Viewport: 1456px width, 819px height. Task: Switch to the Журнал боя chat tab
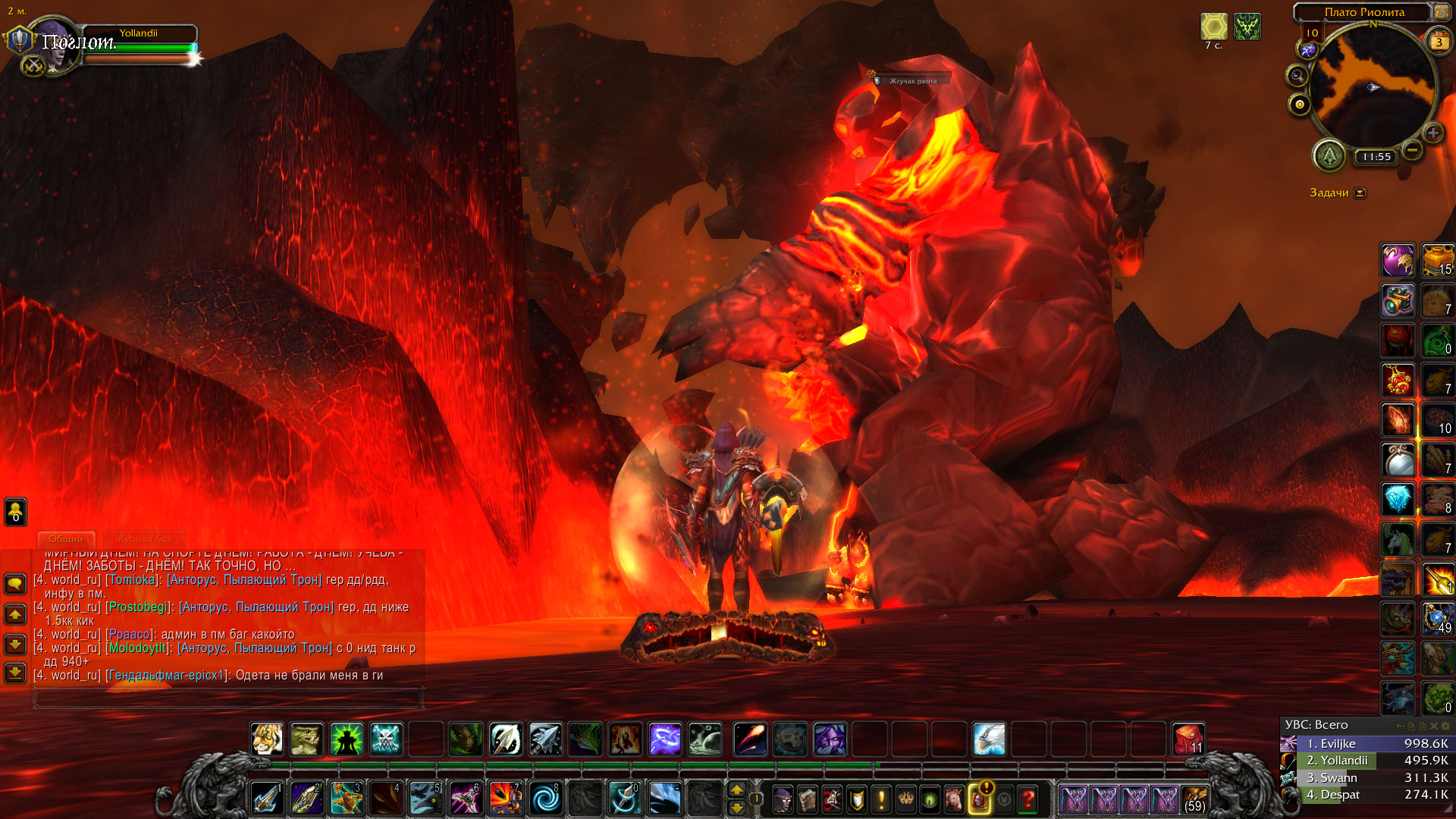143,539
